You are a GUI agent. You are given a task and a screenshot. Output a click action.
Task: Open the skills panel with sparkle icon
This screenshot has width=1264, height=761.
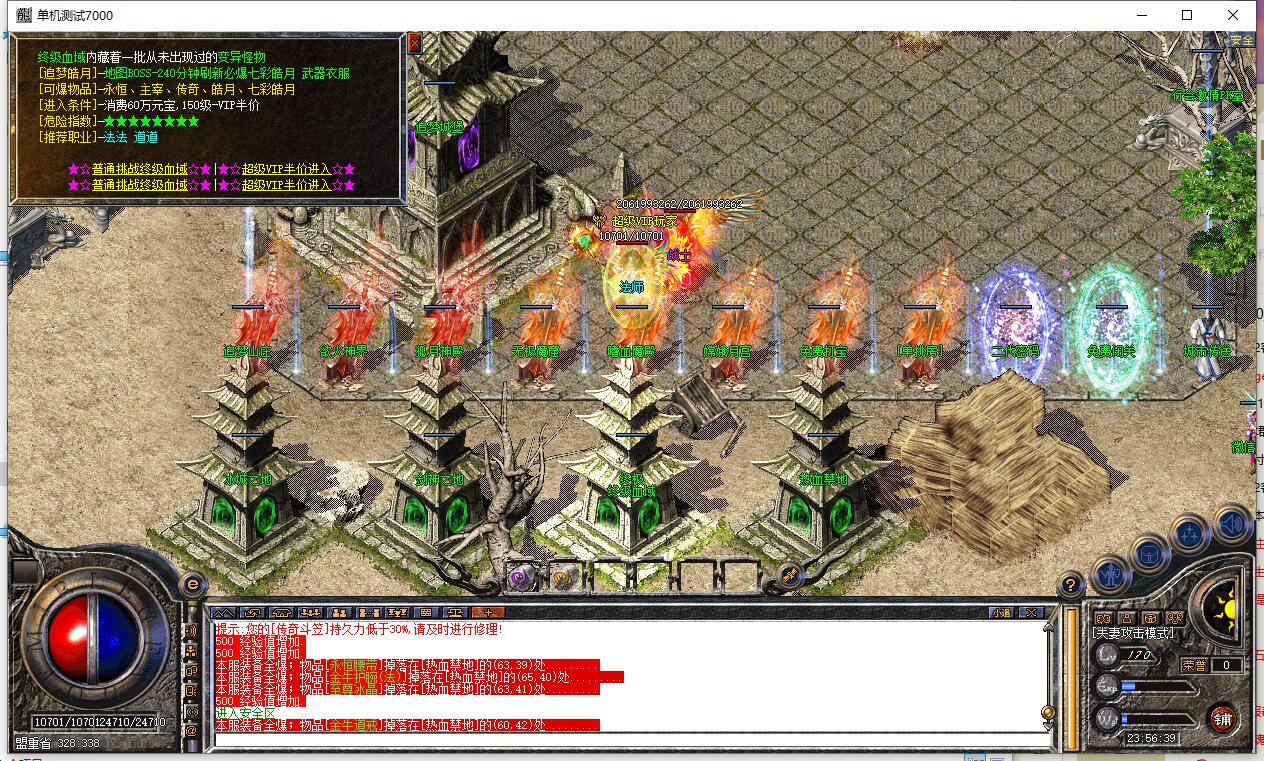click(1190, 534)
